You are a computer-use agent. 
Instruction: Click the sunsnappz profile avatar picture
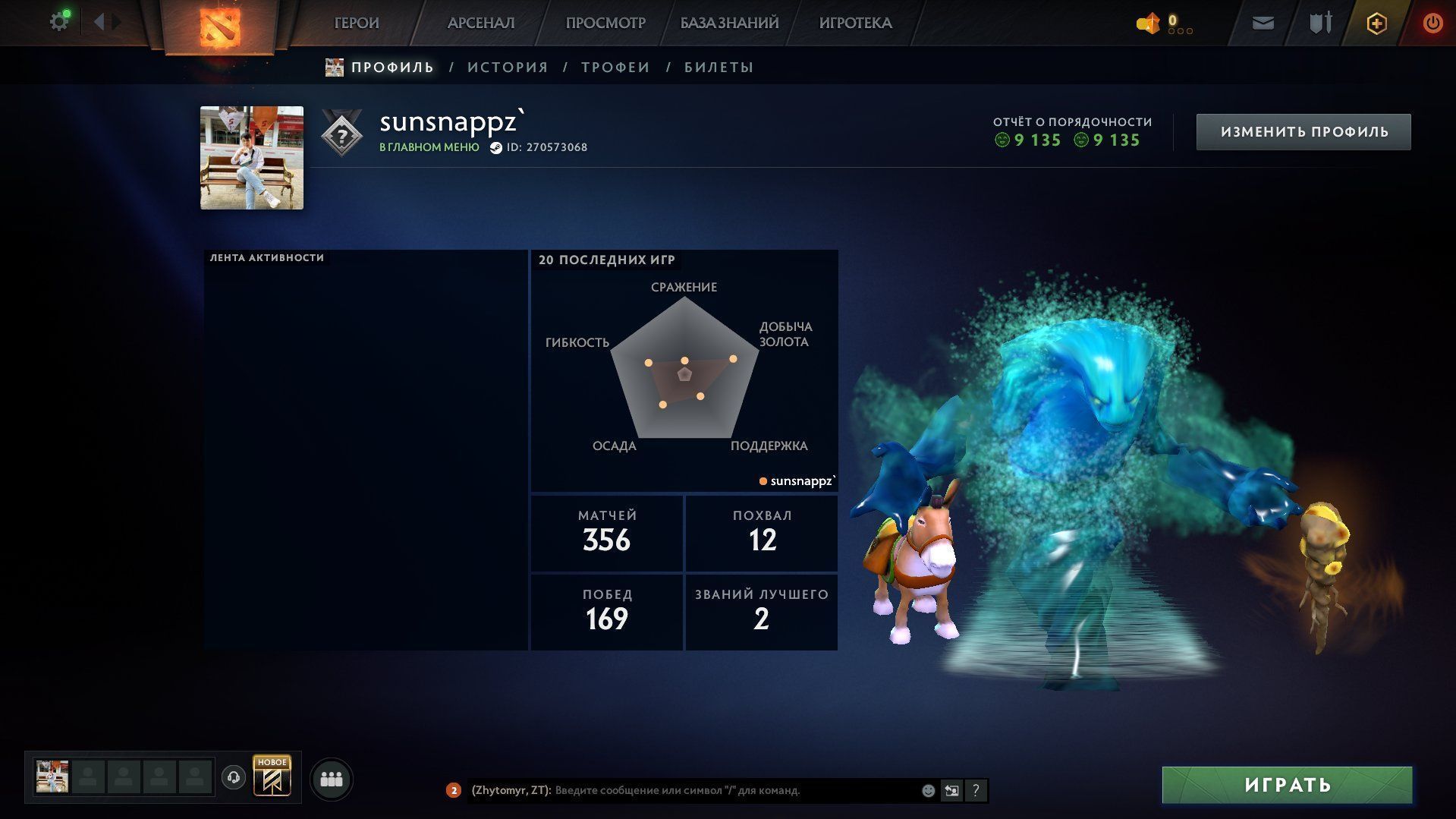tap(252, 158)
